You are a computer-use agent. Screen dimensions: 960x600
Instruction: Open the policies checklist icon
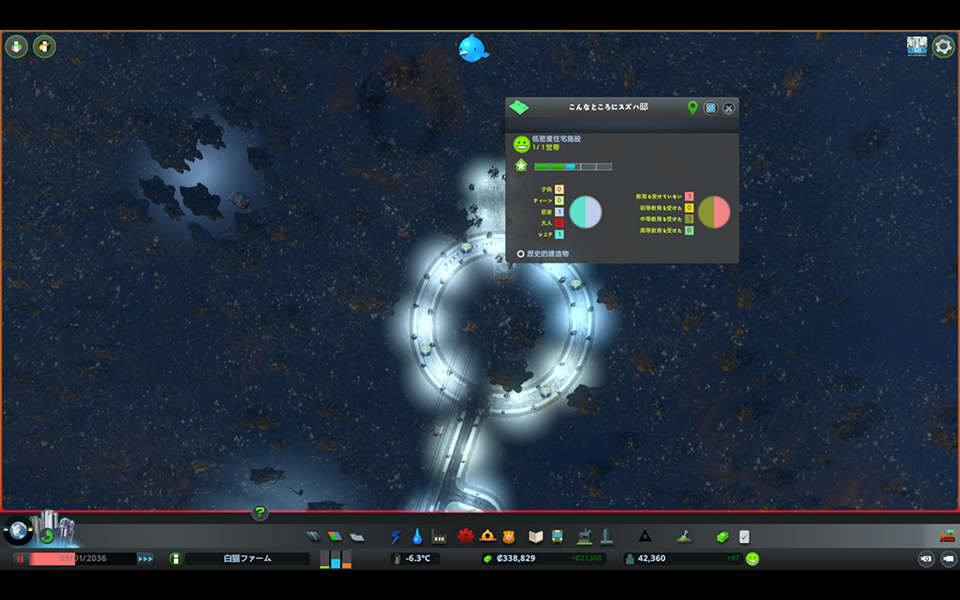(744, 537)
